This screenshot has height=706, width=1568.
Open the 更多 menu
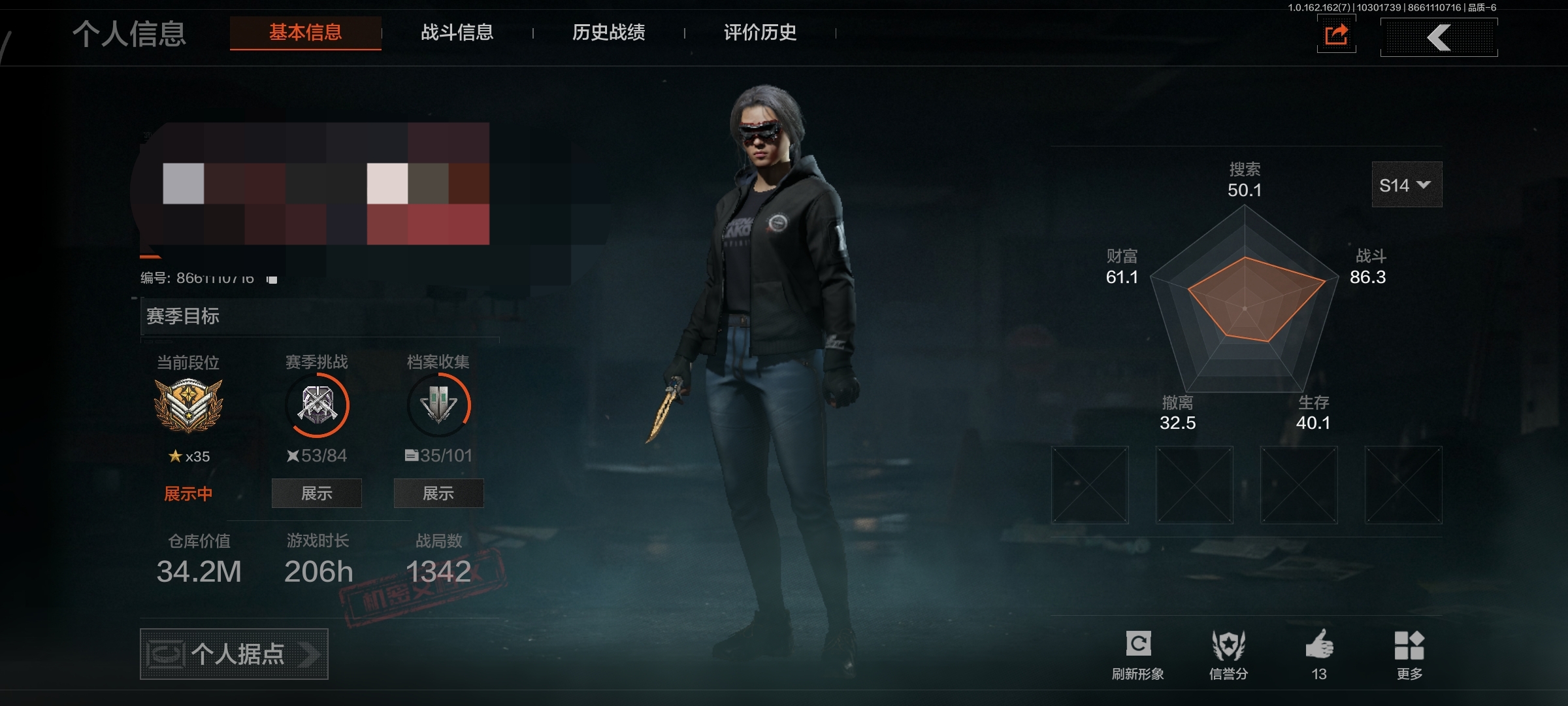(1409, 654)
